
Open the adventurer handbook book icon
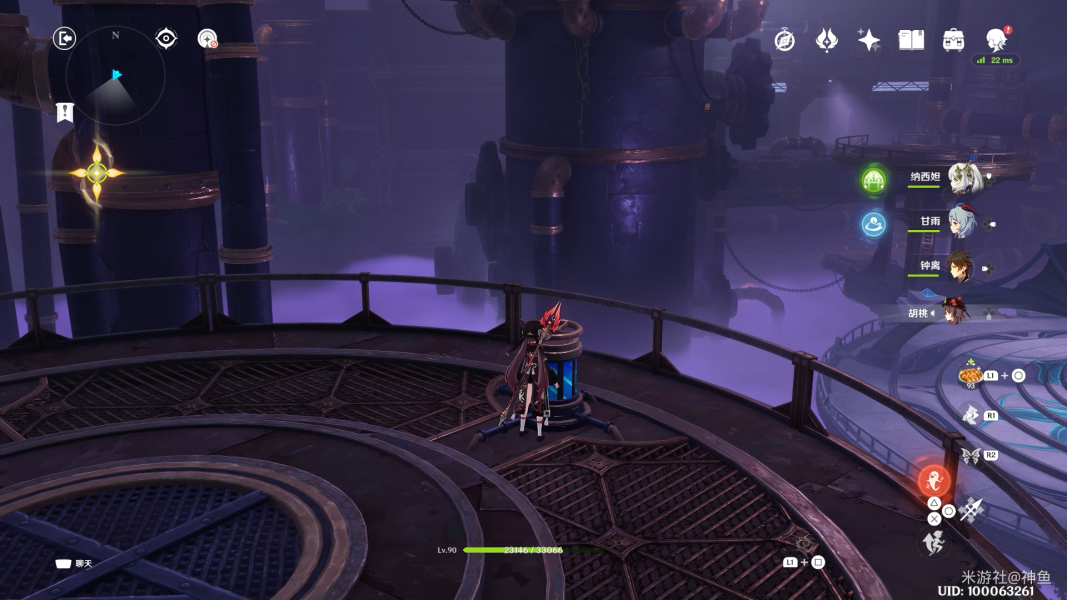coord(911,40)
